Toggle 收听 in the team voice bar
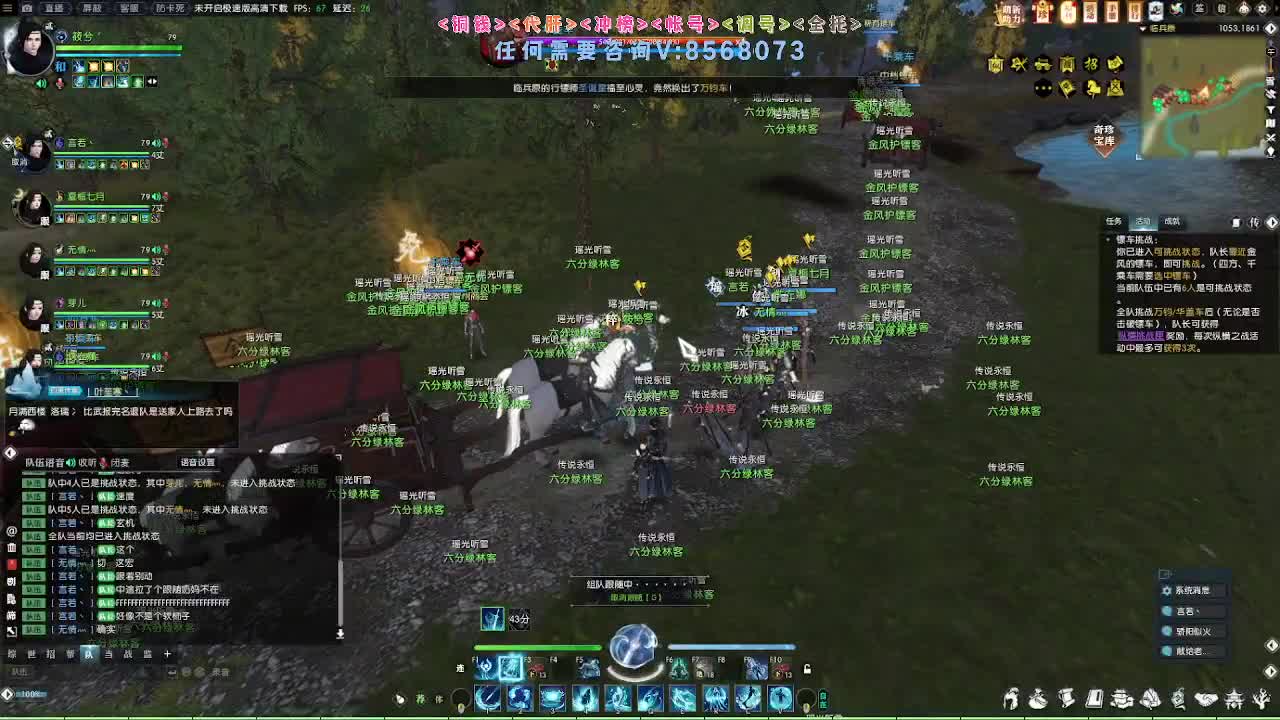Image resolution: width=1280 pixels, height=720 pixels. point(86,462)
